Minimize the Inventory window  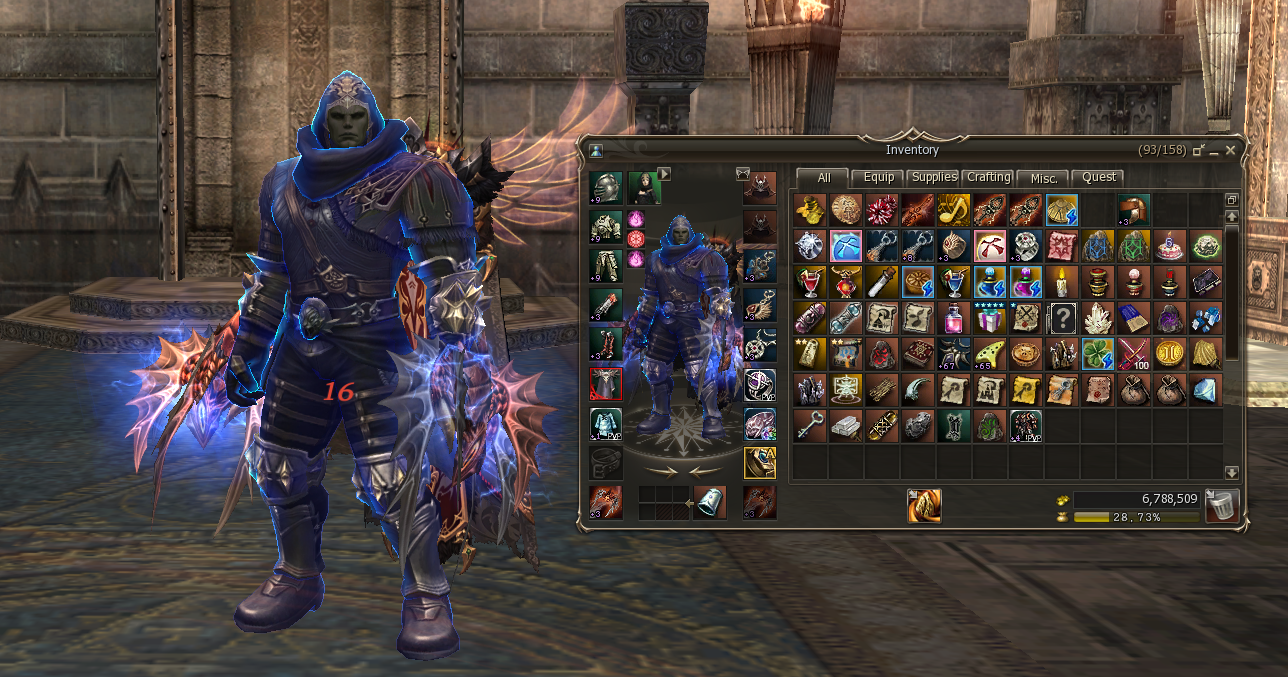(x=1214, y=150)
